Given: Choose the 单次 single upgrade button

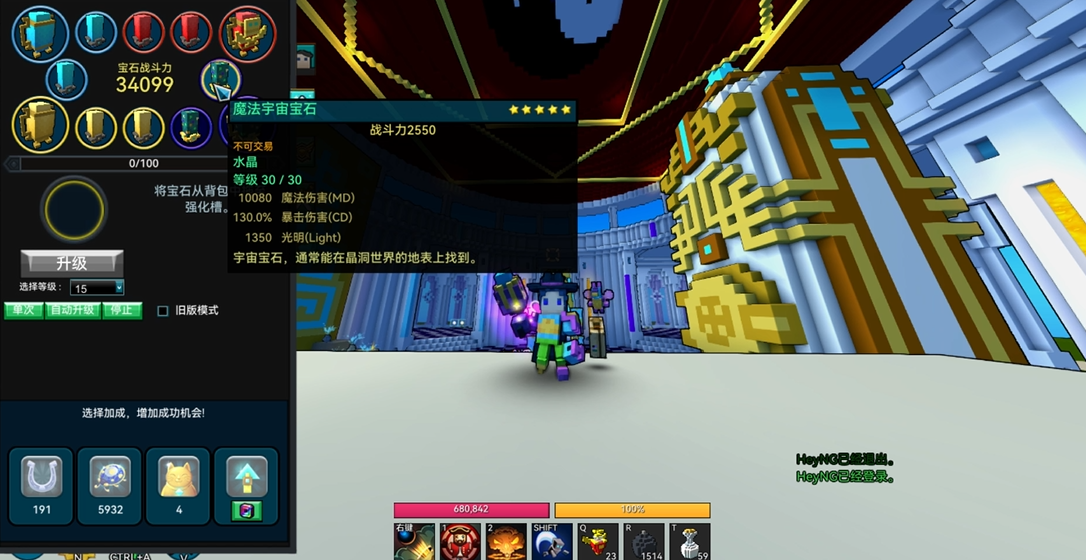Looking at the screenshot, I should (23, 310).
